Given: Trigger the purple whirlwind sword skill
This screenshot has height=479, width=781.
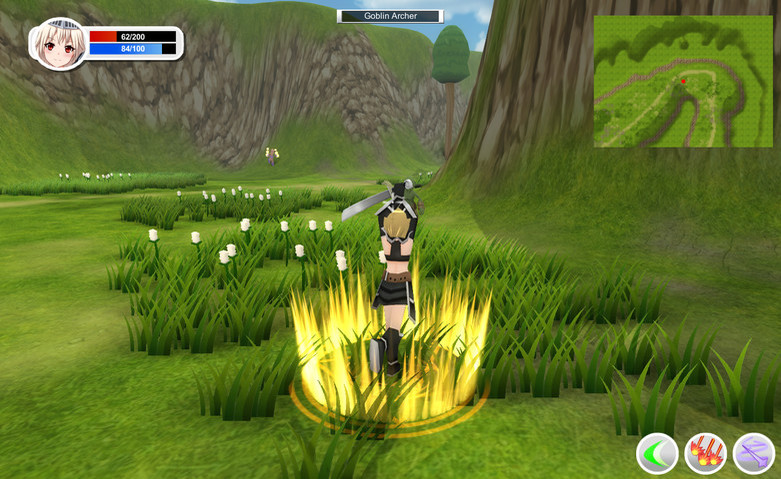Looking at the screenshot, I should pos(753,454).
